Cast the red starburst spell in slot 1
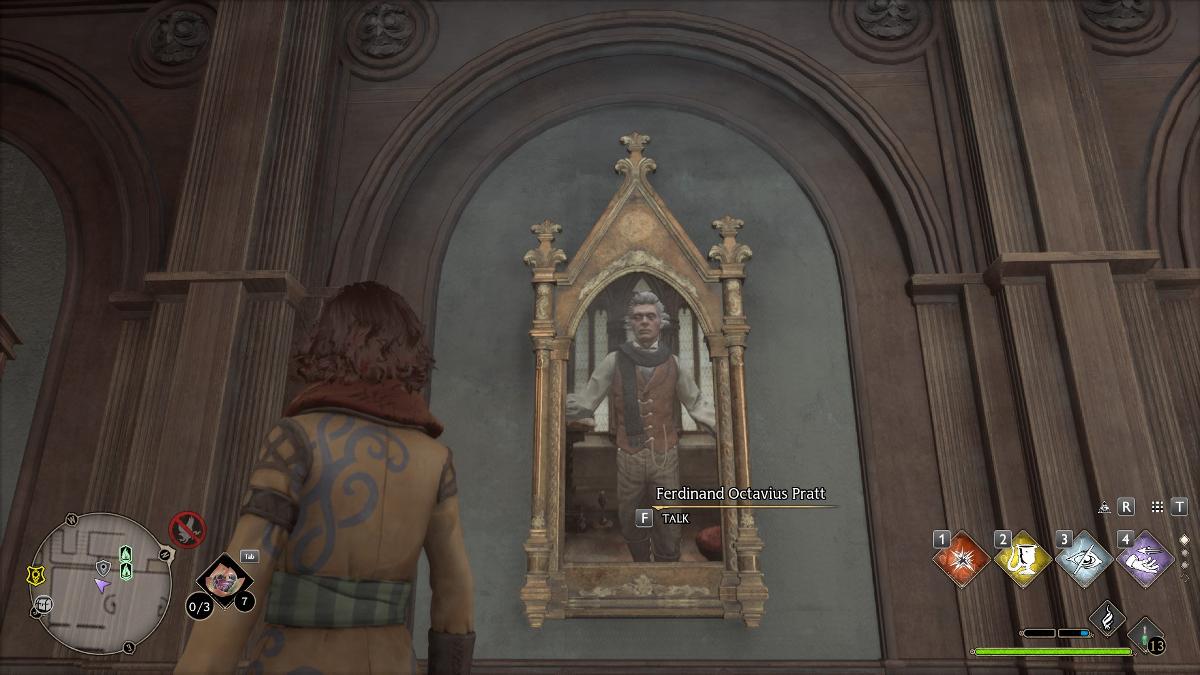The image size is (1200, 675). point(962,560)
